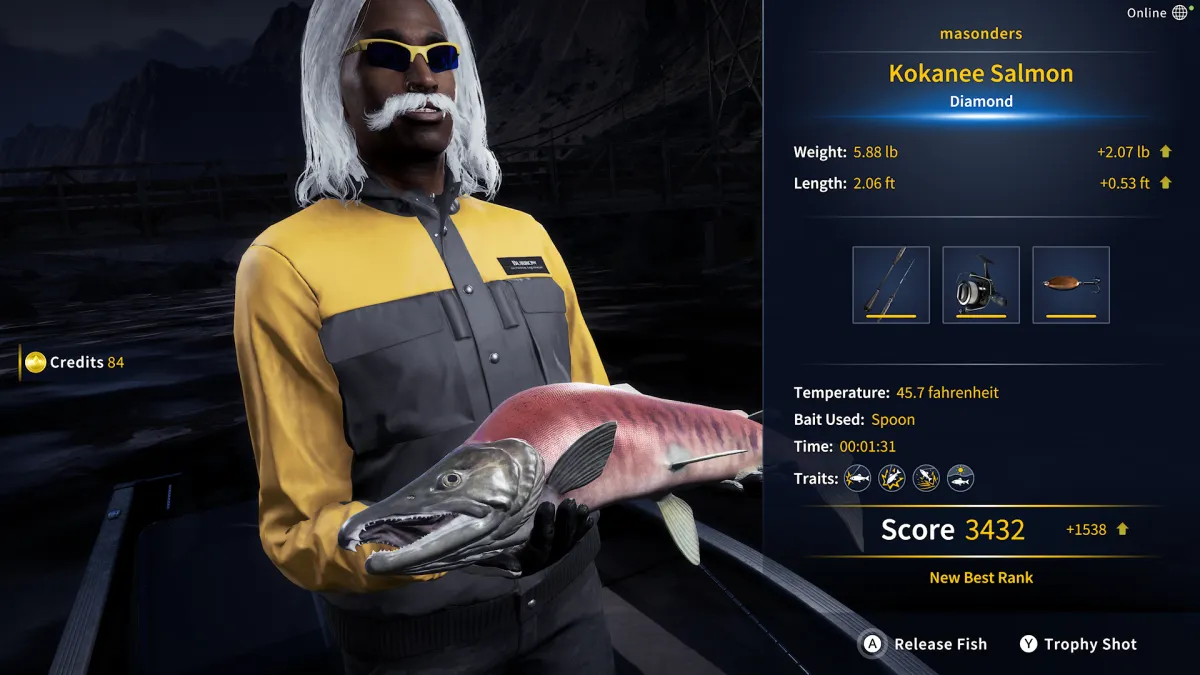Select the fishing rod equipment slot
This screenshot has height=675, width=1200.
pos(890,285)
